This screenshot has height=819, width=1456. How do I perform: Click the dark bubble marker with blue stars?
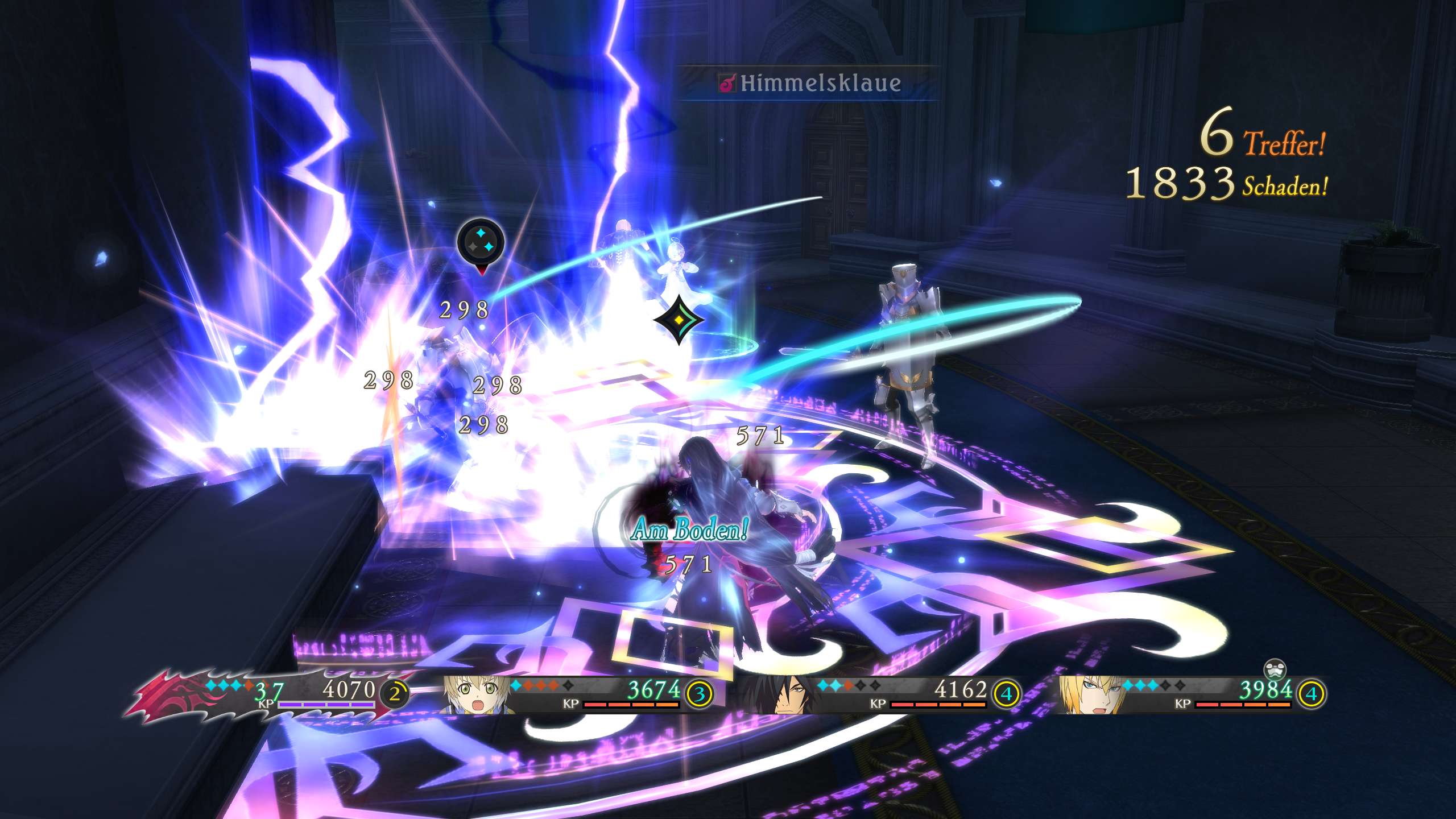click(x=481, y=243)
